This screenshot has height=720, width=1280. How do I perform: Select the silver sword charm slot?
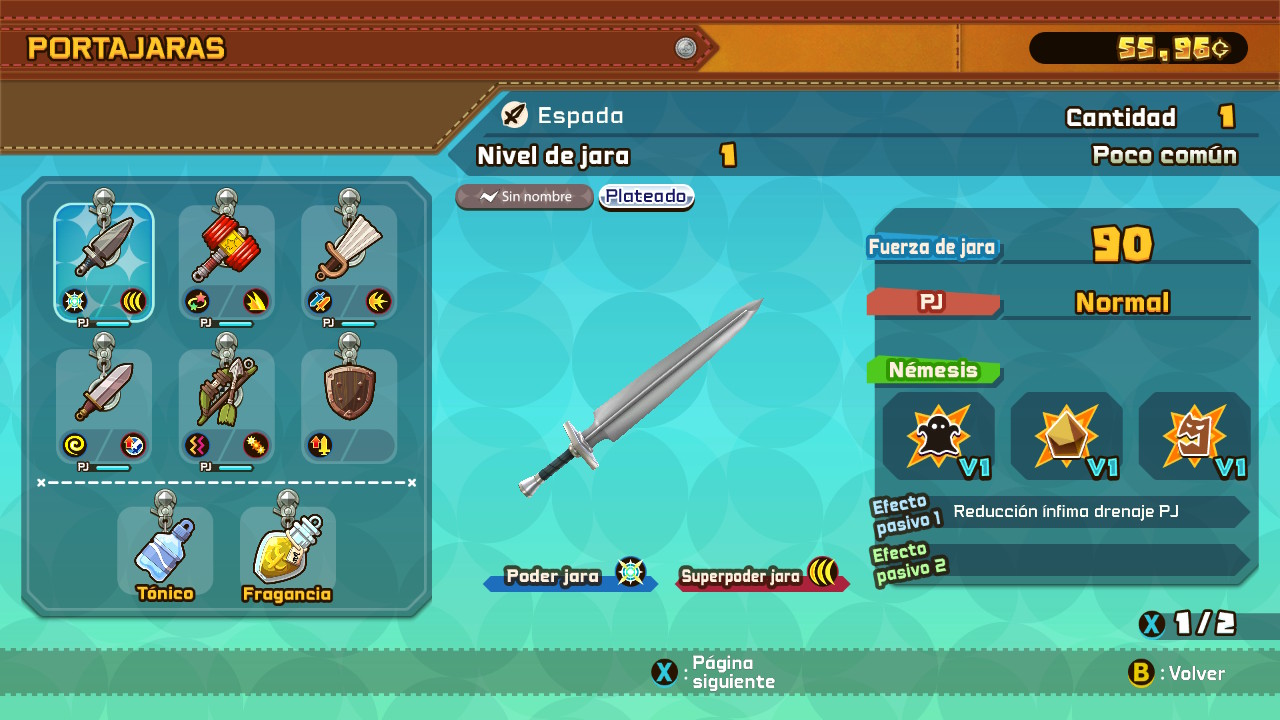[104, 262]
